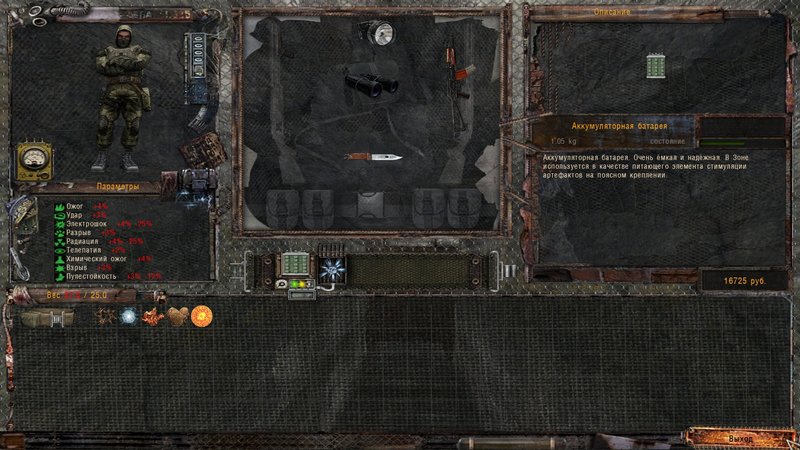Viewport: 800px width, 450px height.
Task: Click the analog gauge detector icon
Action: (x=32, y=160)
